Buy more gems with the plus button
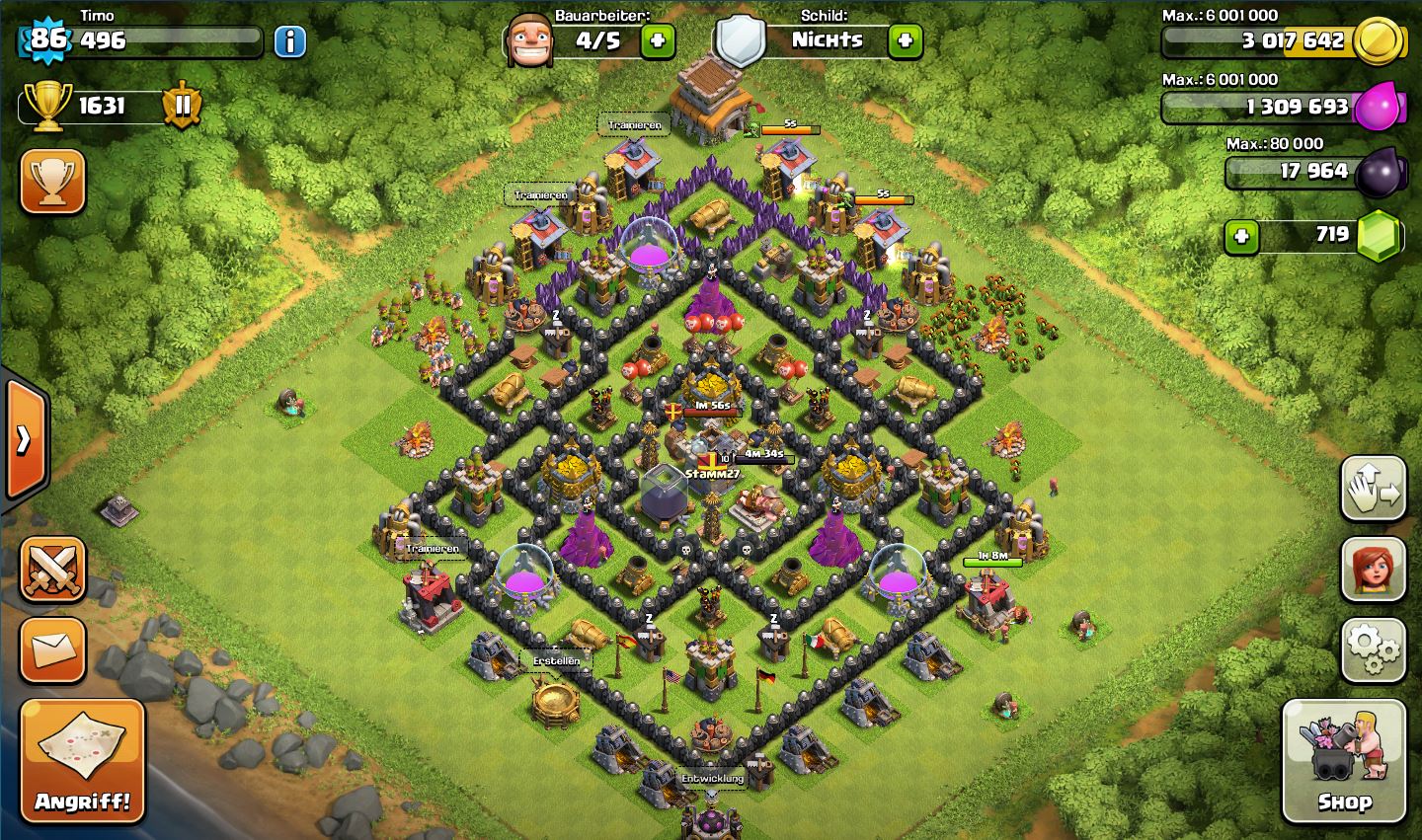This screenshot has height=840, width=1422. 1241,237
